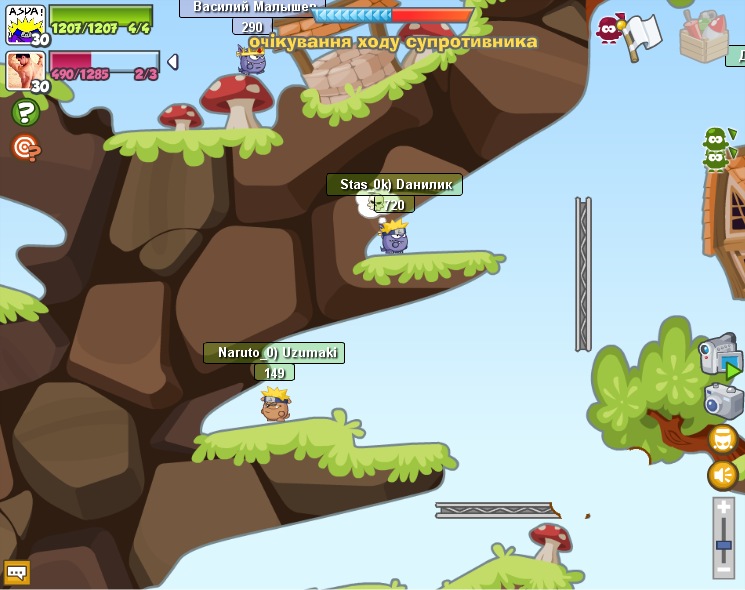The image size is (745, 590).
Task: Open the chat speech bubble button
Action: coord(17,573)
